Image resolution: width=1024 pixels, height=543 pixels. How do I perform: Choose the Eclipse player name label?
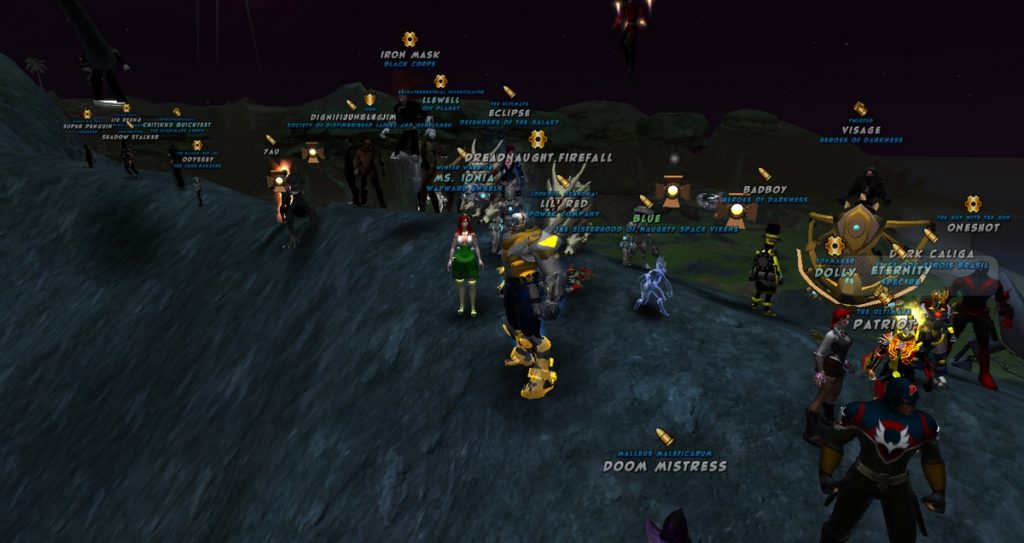click(509, 113)
